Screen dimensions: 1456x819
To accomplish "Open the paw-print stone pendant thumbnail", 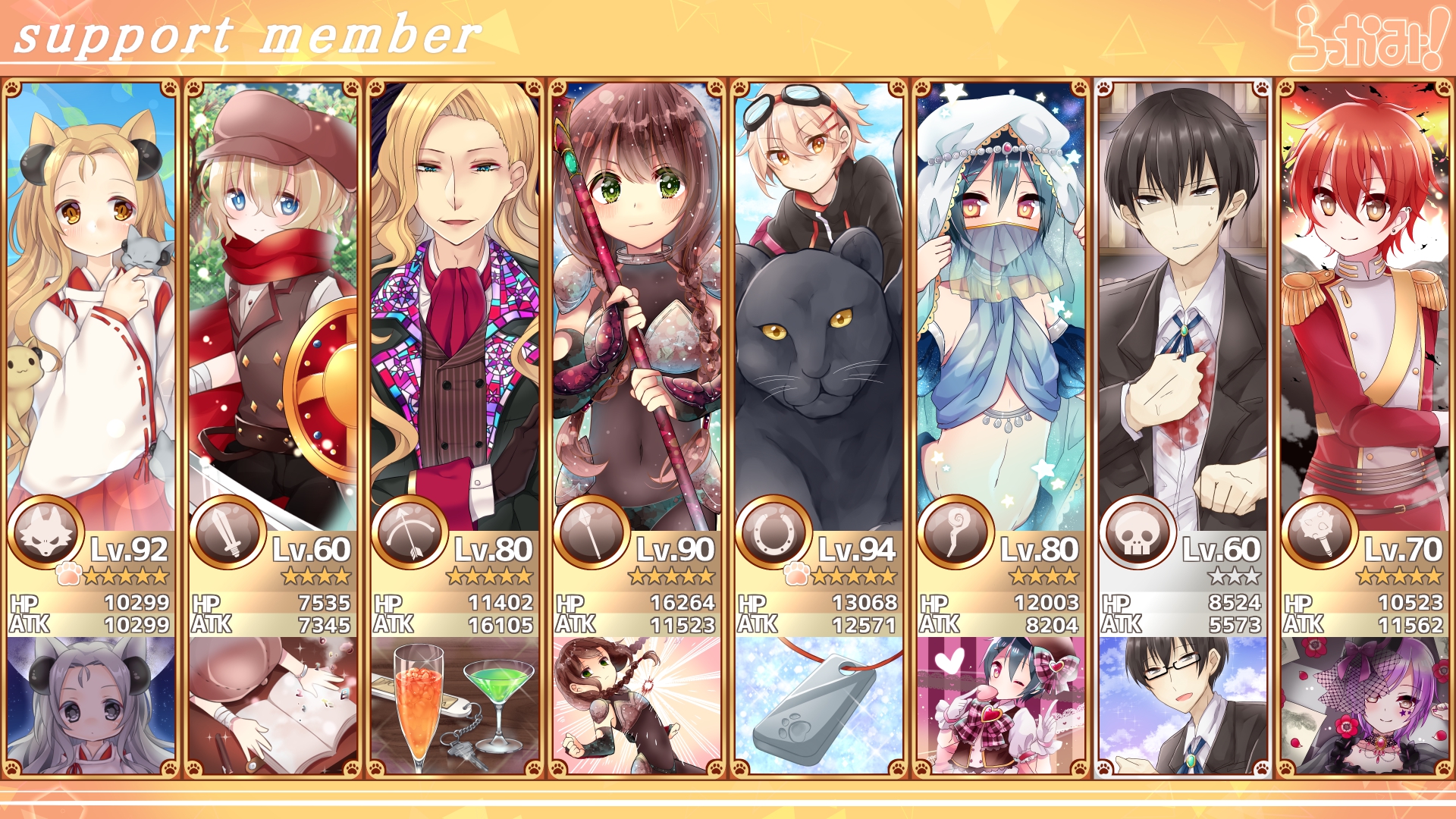I will click(x=819, y=705).
